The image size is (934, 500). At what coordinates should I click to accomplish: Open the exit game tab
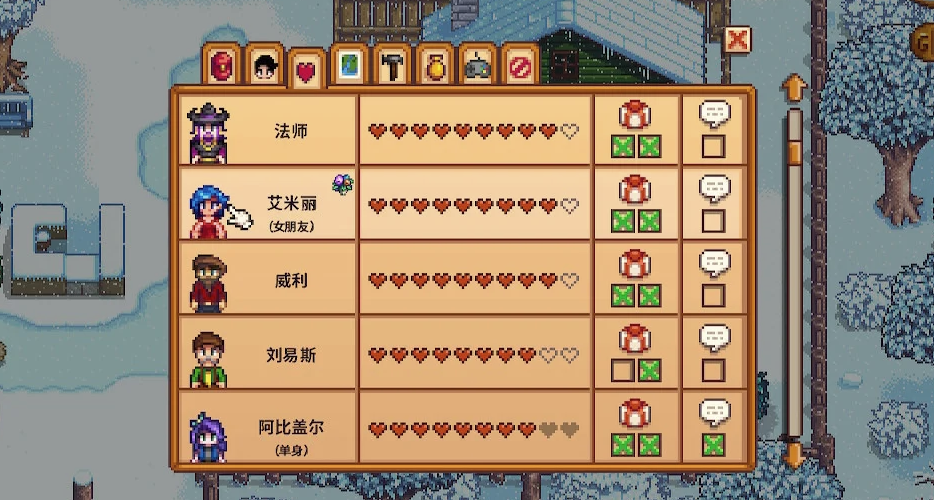(520, 65)
